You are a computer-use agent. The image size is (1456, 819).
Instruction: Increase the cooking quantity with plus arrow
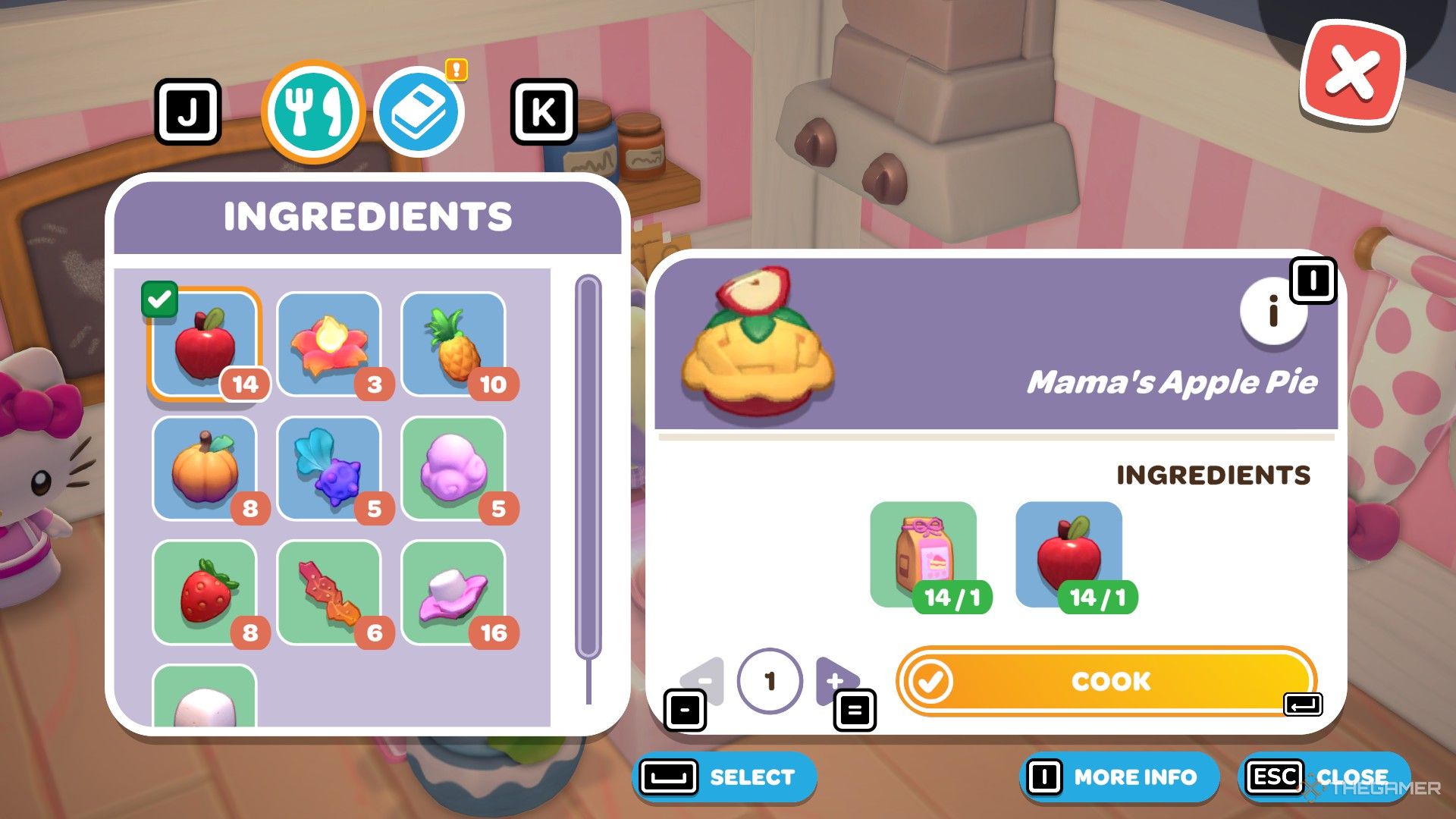pyautogui.click(x=836, y=679)
